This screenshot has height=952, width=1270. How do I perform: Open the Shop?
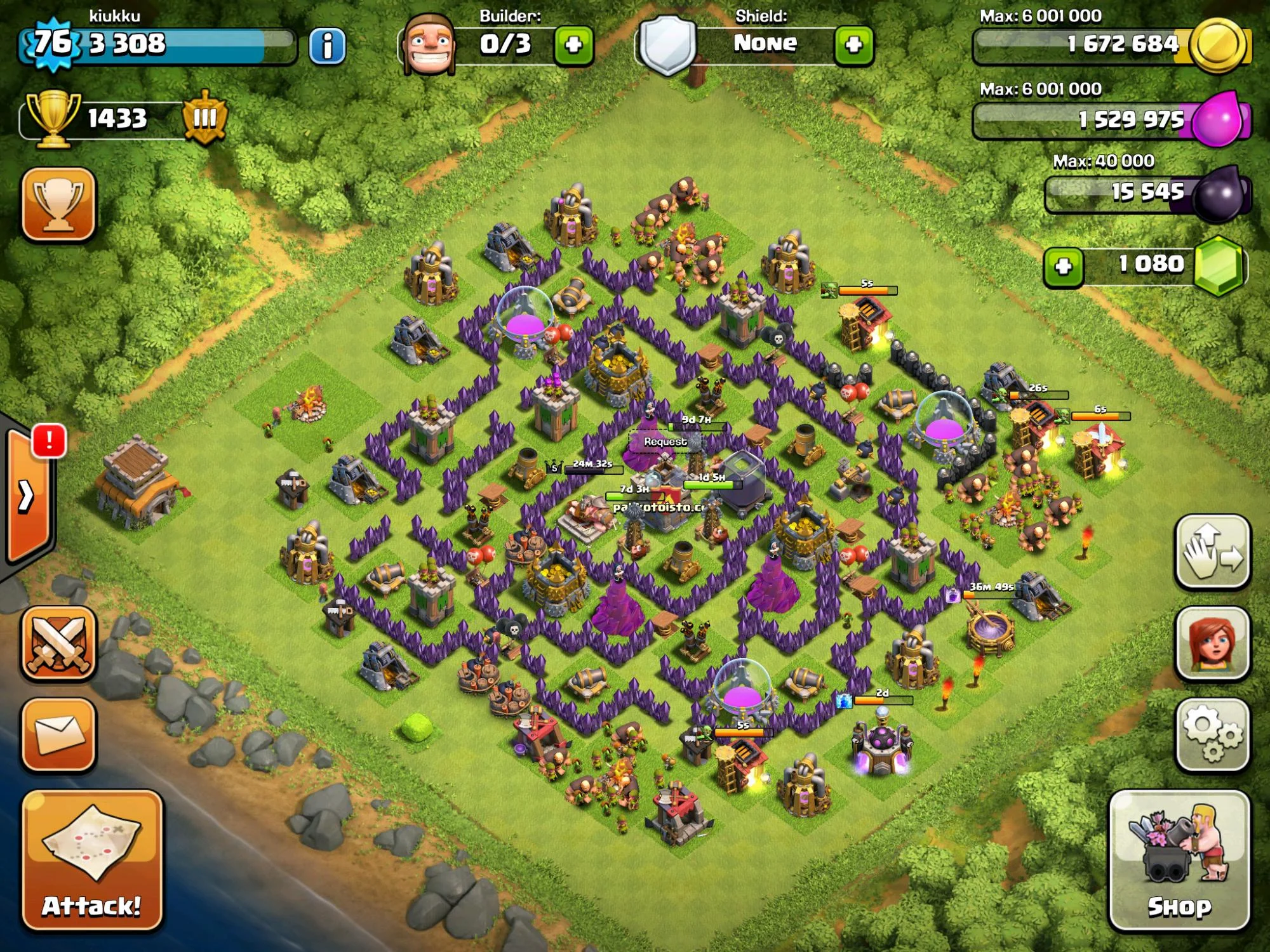[1179, 860]
